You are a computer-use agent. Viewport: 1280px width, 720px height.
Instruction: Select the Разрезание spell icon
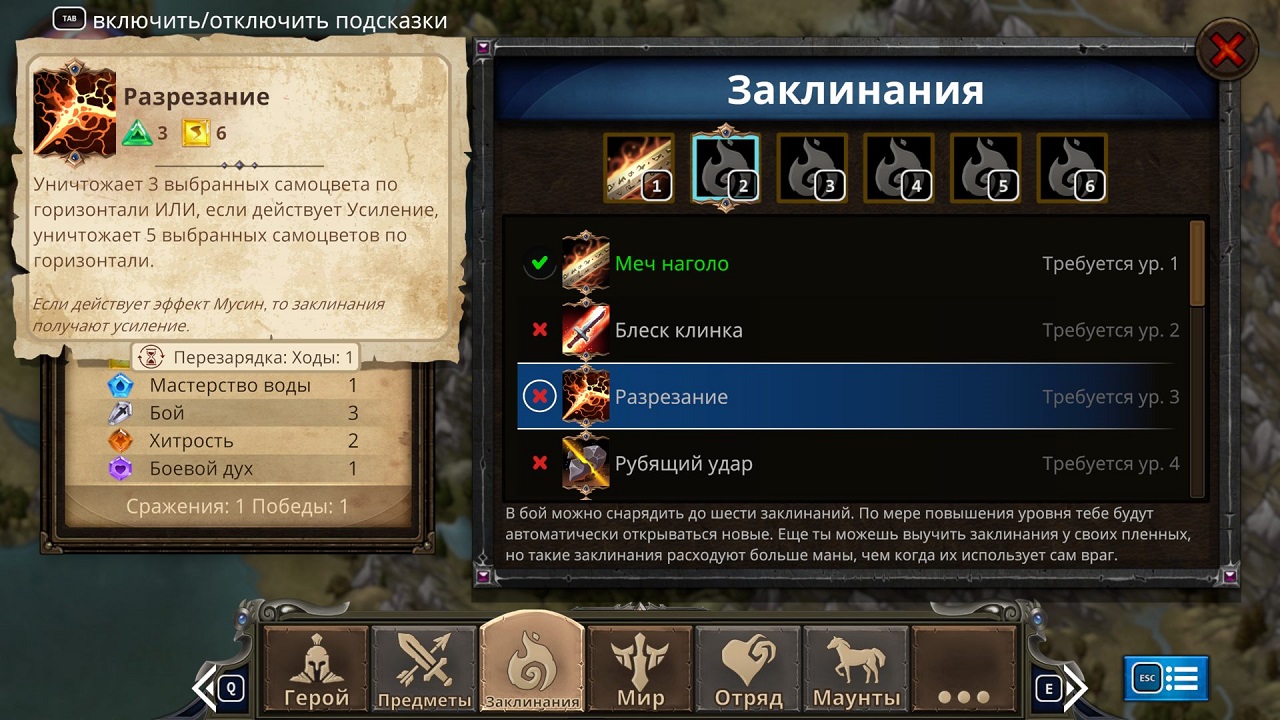click(585, 396)
